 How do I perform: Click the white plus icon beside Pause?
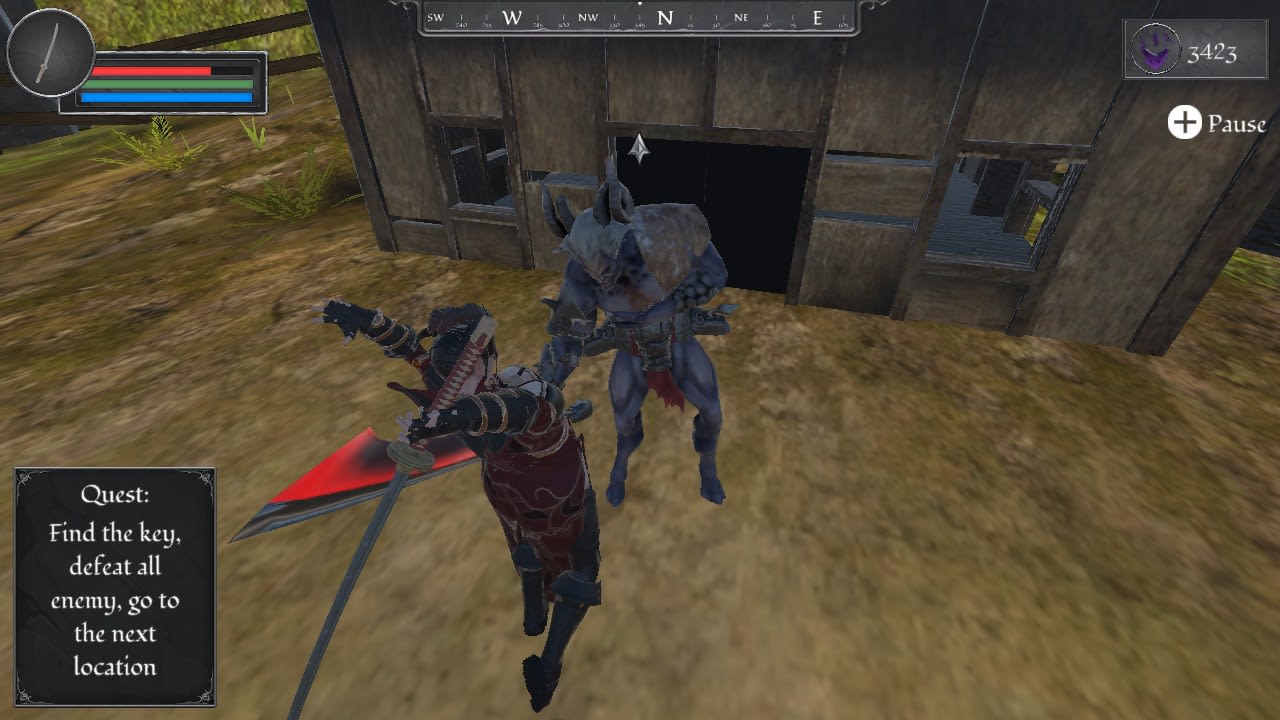tap(1184, 124)
